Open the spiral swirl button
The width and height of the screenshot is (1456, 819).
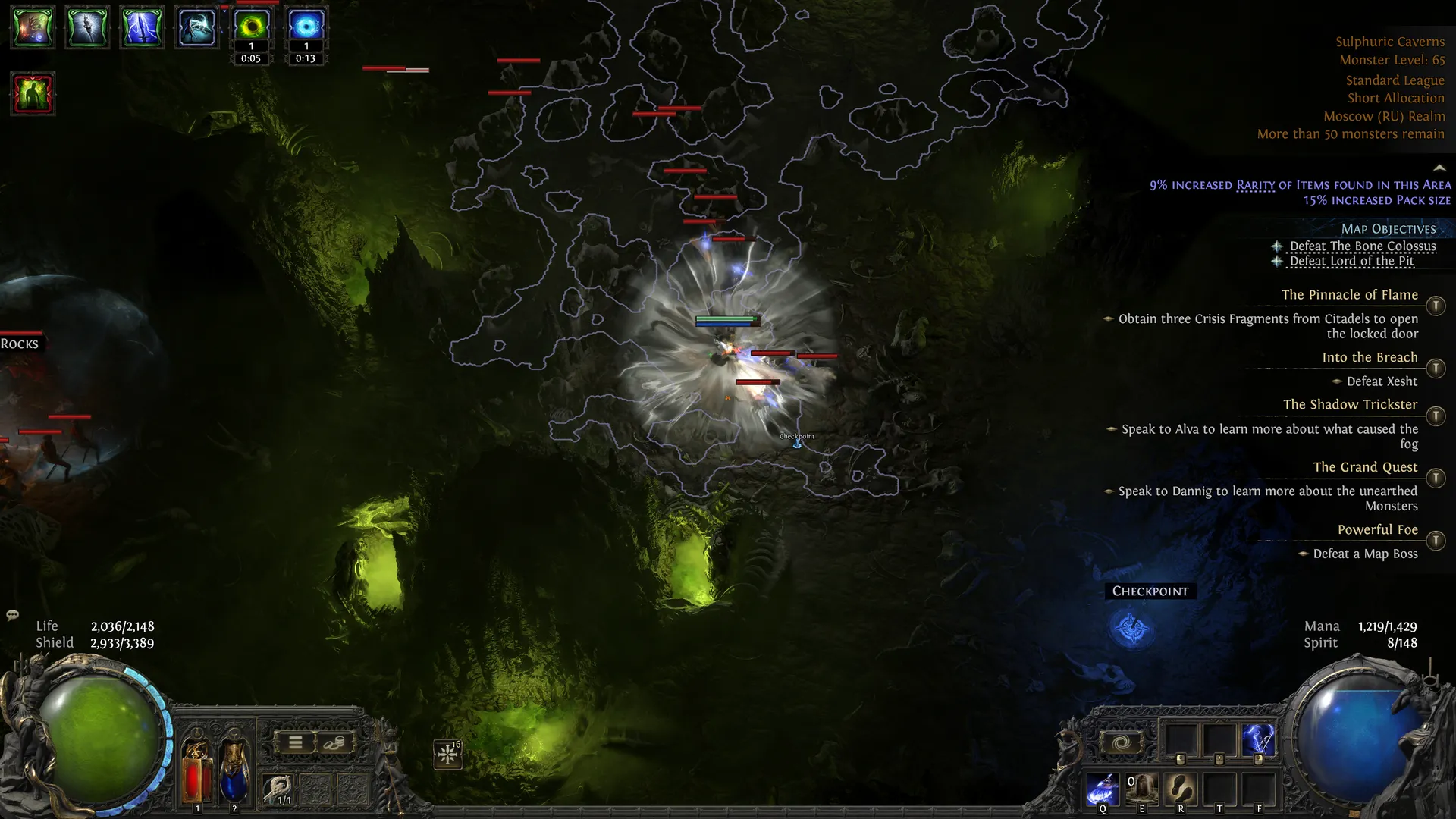pos(1121,742)
